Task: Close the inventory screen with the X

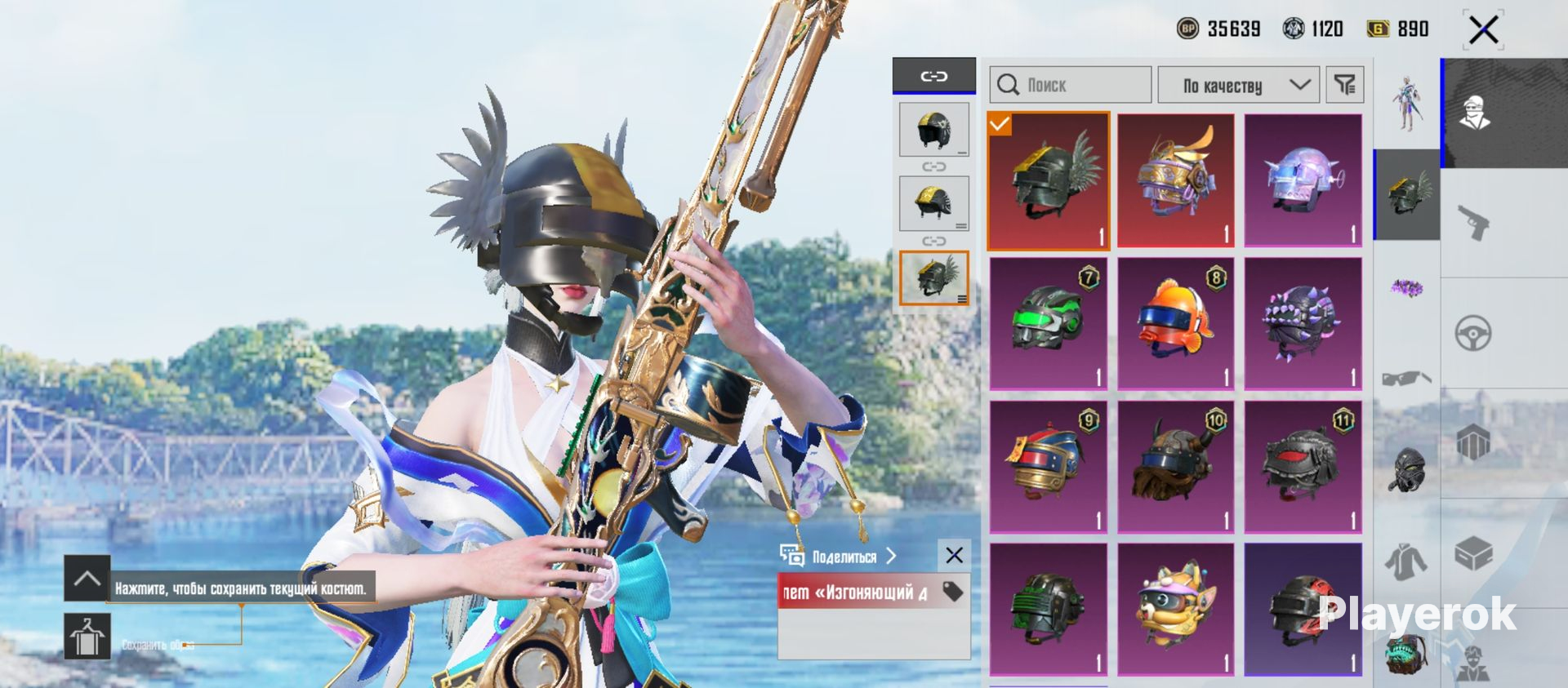Action: coord(1483,31)
